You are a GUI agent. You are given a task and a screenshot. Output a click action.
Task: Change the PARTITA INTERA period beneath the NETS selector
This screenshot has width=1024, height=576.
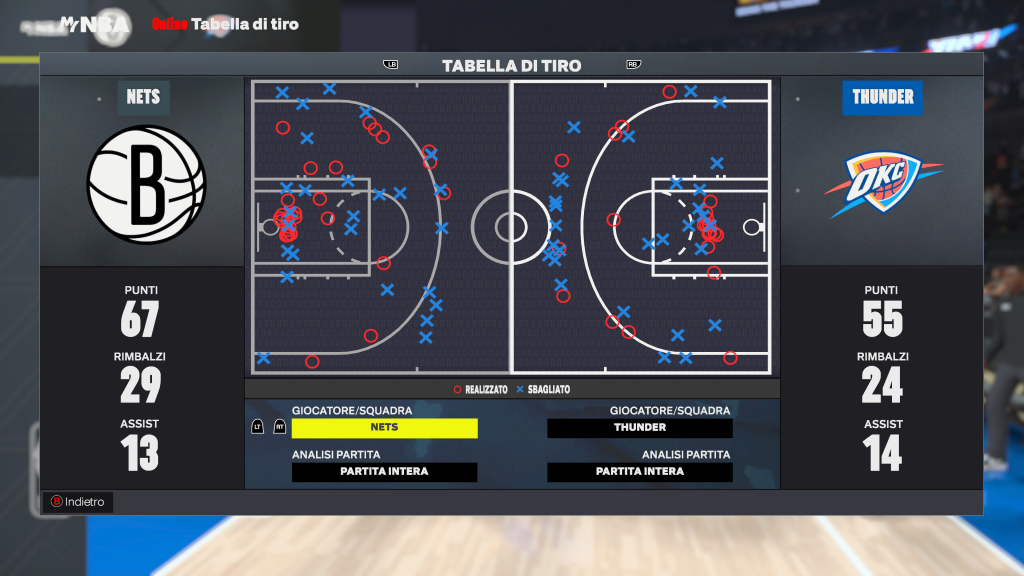(384, 472)
